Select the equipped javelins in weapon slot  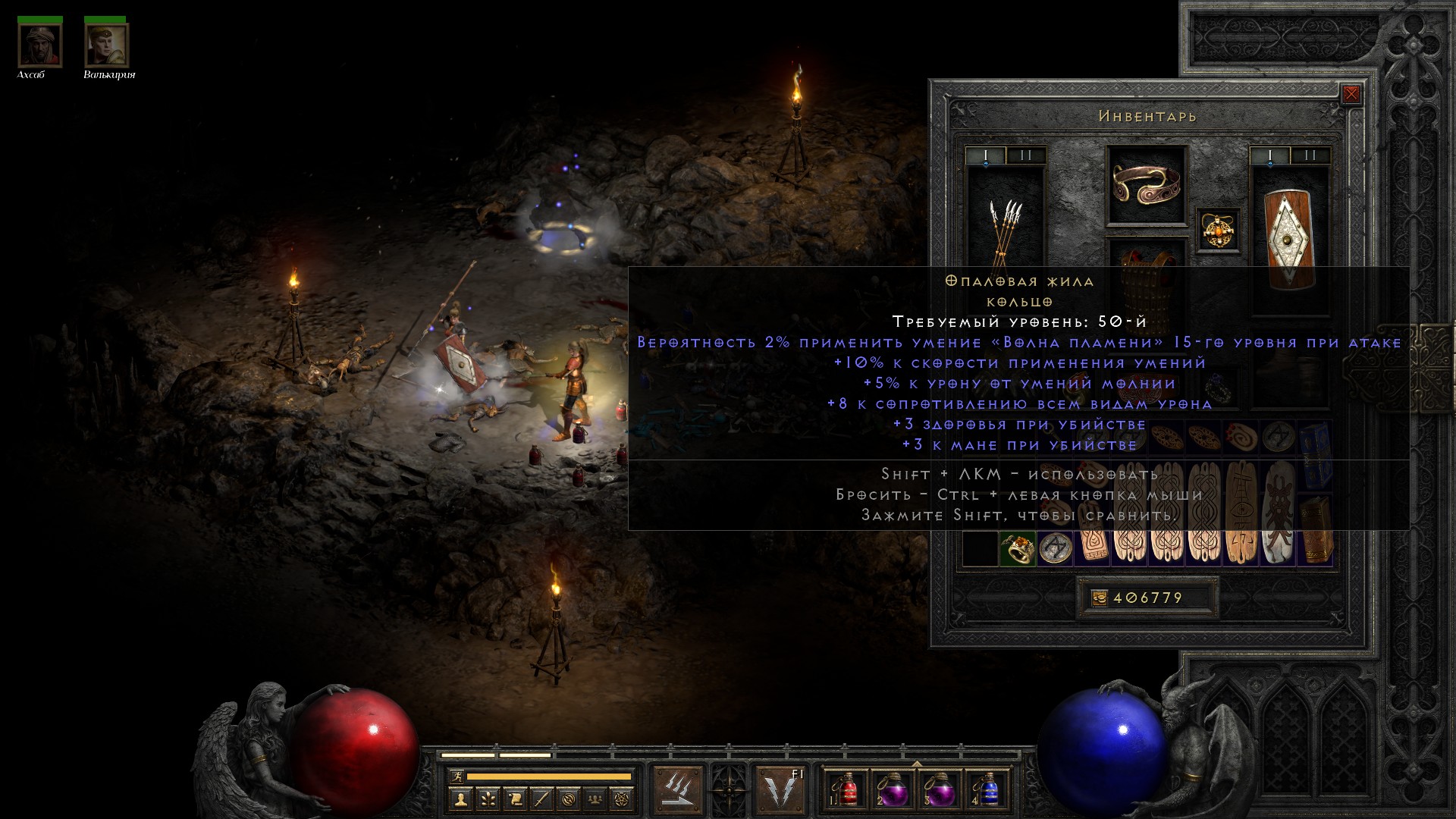1005,227
